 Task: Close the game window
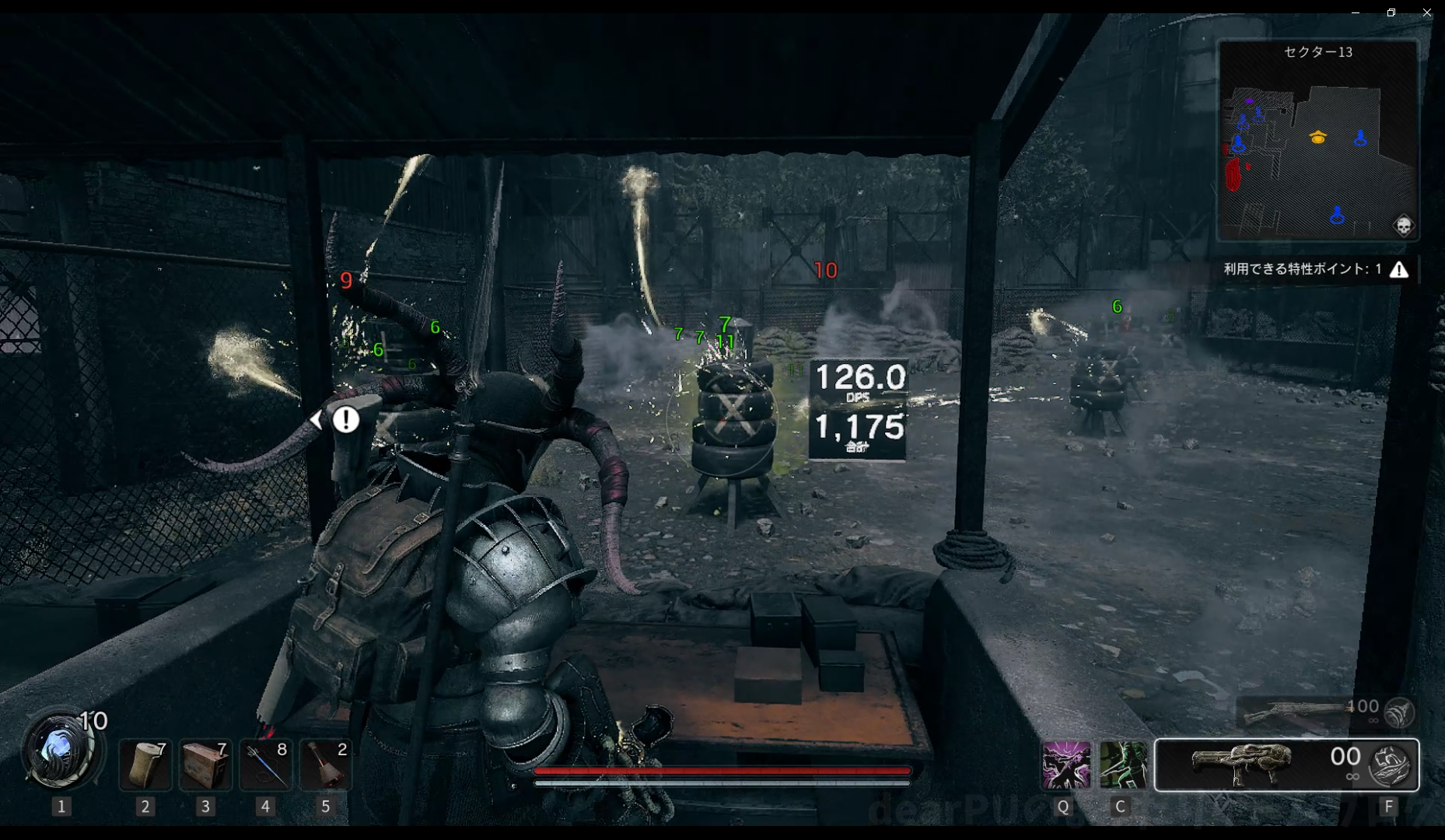[1427, 12]
